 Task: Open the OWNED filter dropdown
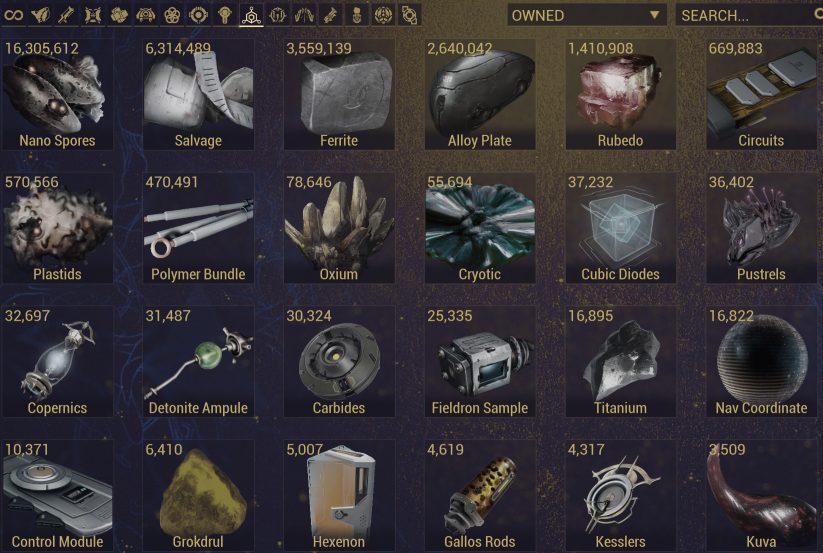pyautogui.click(x=586, y=15)
